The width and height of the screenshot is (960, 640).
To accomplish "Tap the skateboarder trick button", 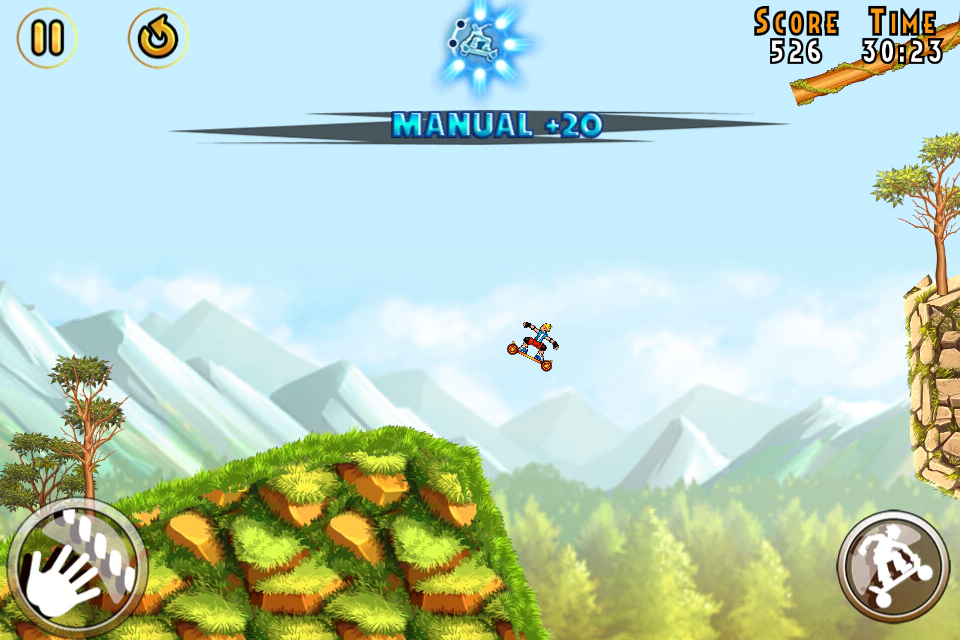I will coord(892,566).
